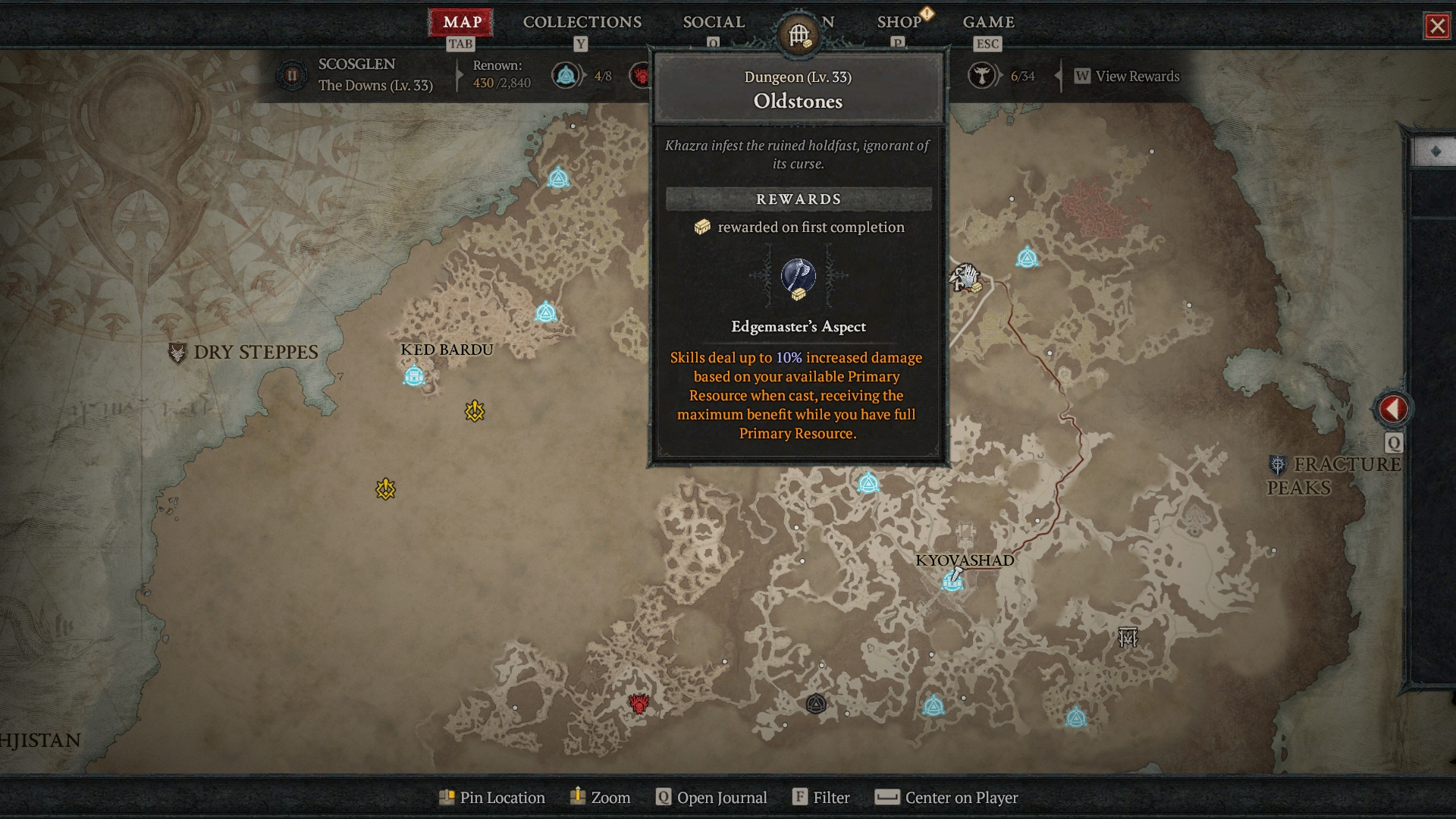Image resolution: width=1456 pixels, height=819 pixels.
Task: Switch to the Map tab
Action: click(461, 22)
